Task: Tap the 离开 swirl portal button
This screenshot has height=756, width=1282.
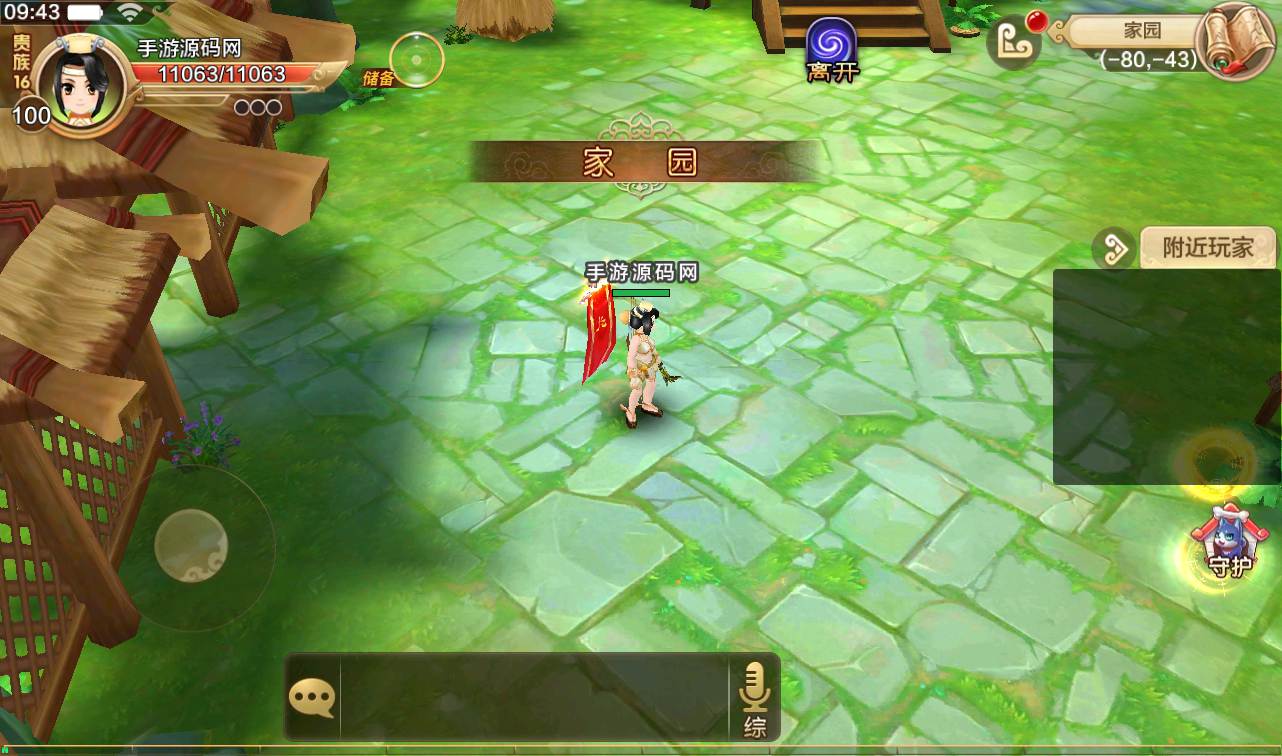Action: tap(832, 49)
